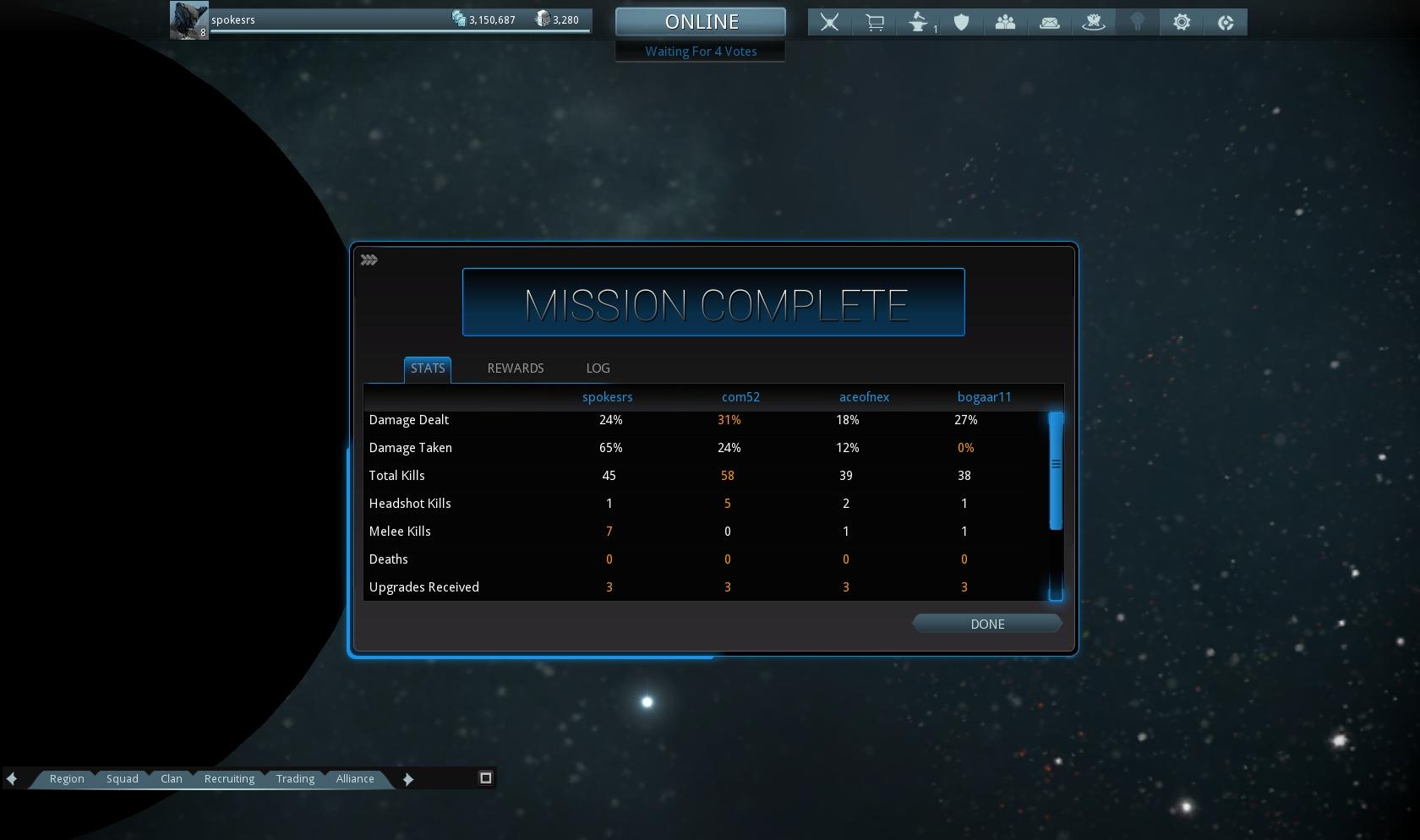Open the Recruiting chat tab
The width and height of the screenshot is (1420, 840).
point(229,778)
